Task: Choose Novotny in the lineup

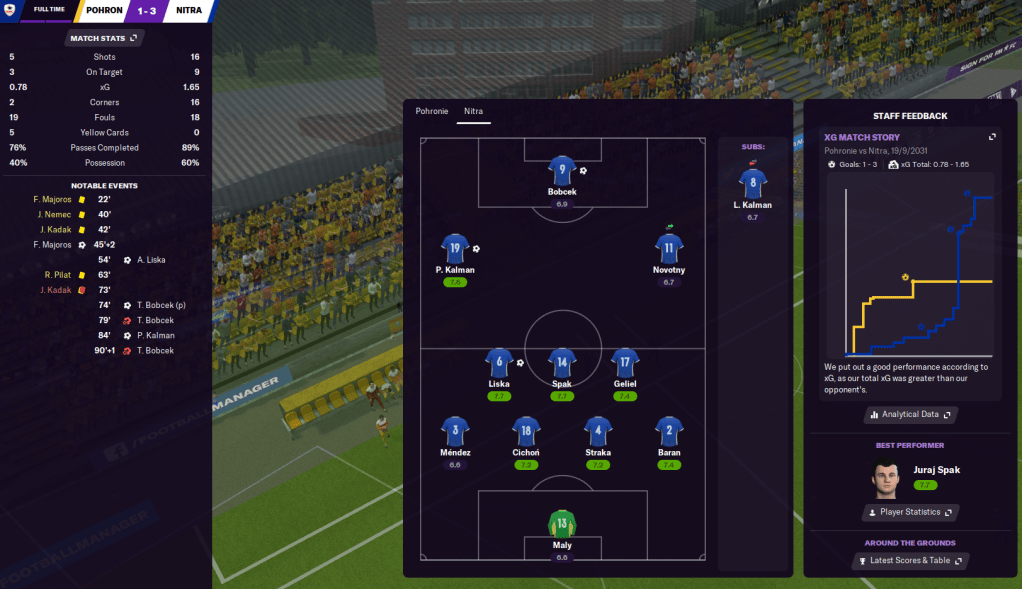Action: click(669, 249)
